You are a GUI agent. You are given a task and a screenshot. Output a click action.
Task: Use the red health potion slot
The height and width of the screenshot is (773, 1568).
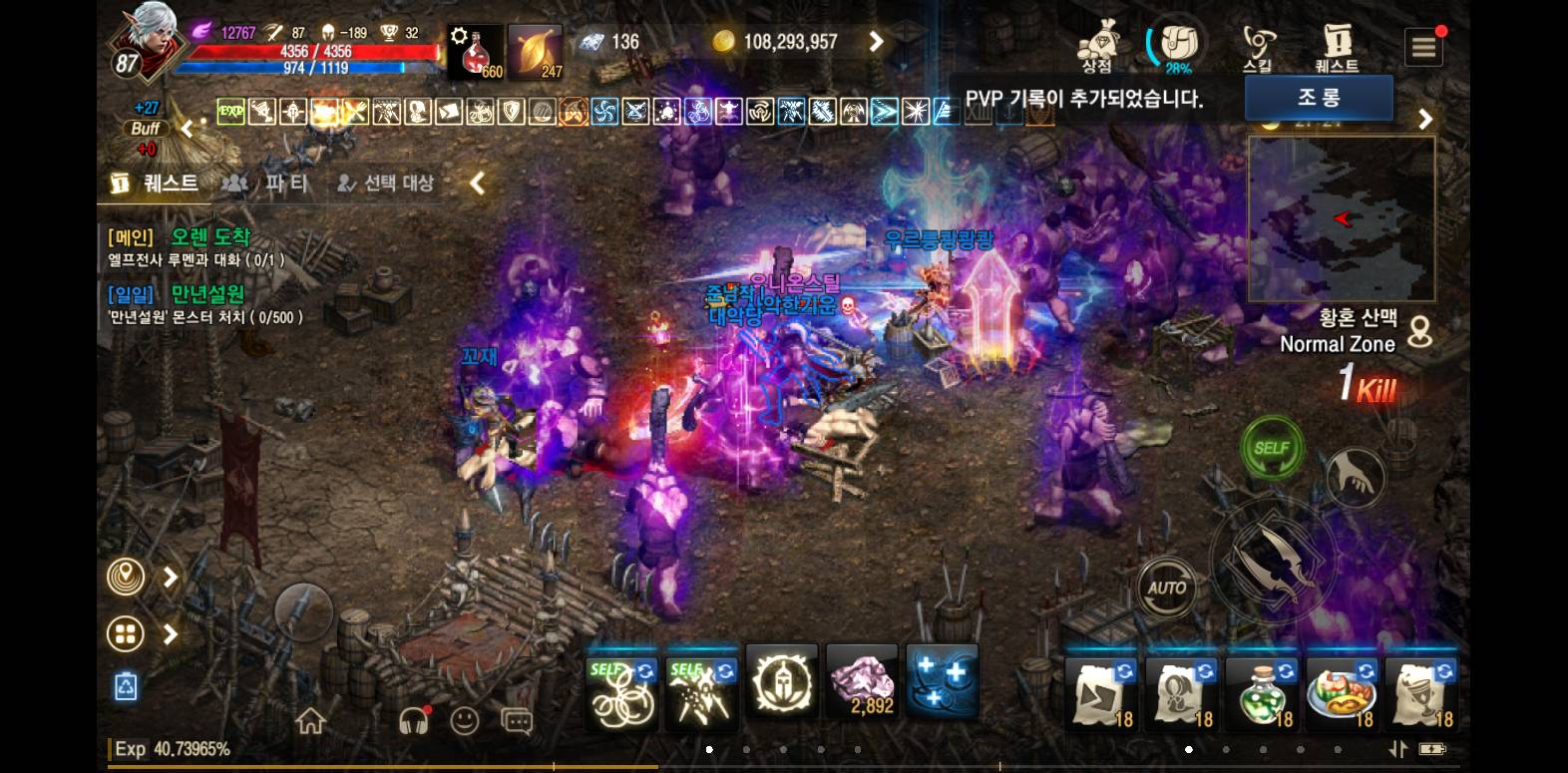point(476,52)
